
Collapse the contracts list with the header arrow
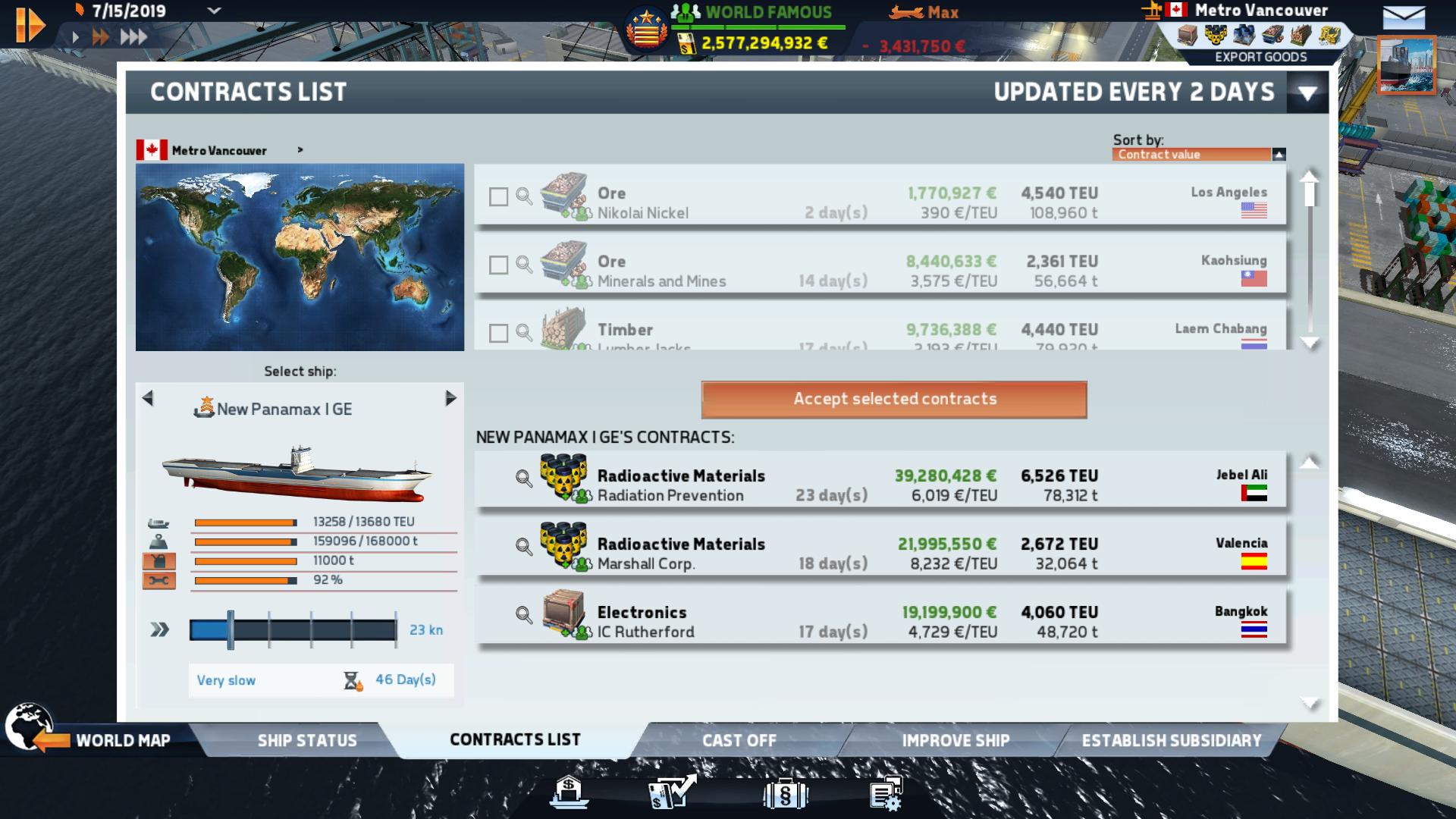click(1307, 92)
